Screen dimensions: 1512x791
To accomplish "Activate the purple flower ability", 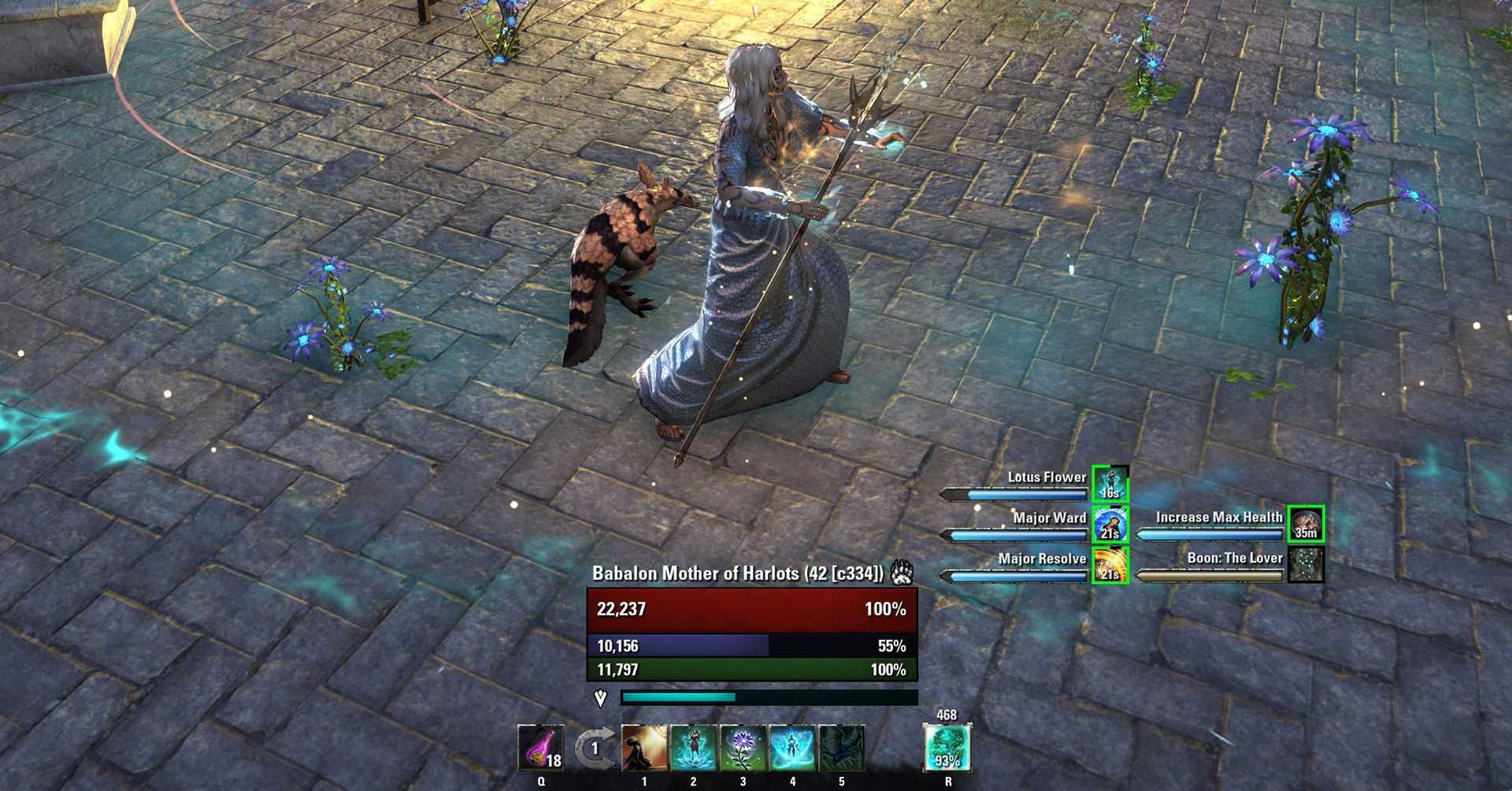I will tap(743, 748).
